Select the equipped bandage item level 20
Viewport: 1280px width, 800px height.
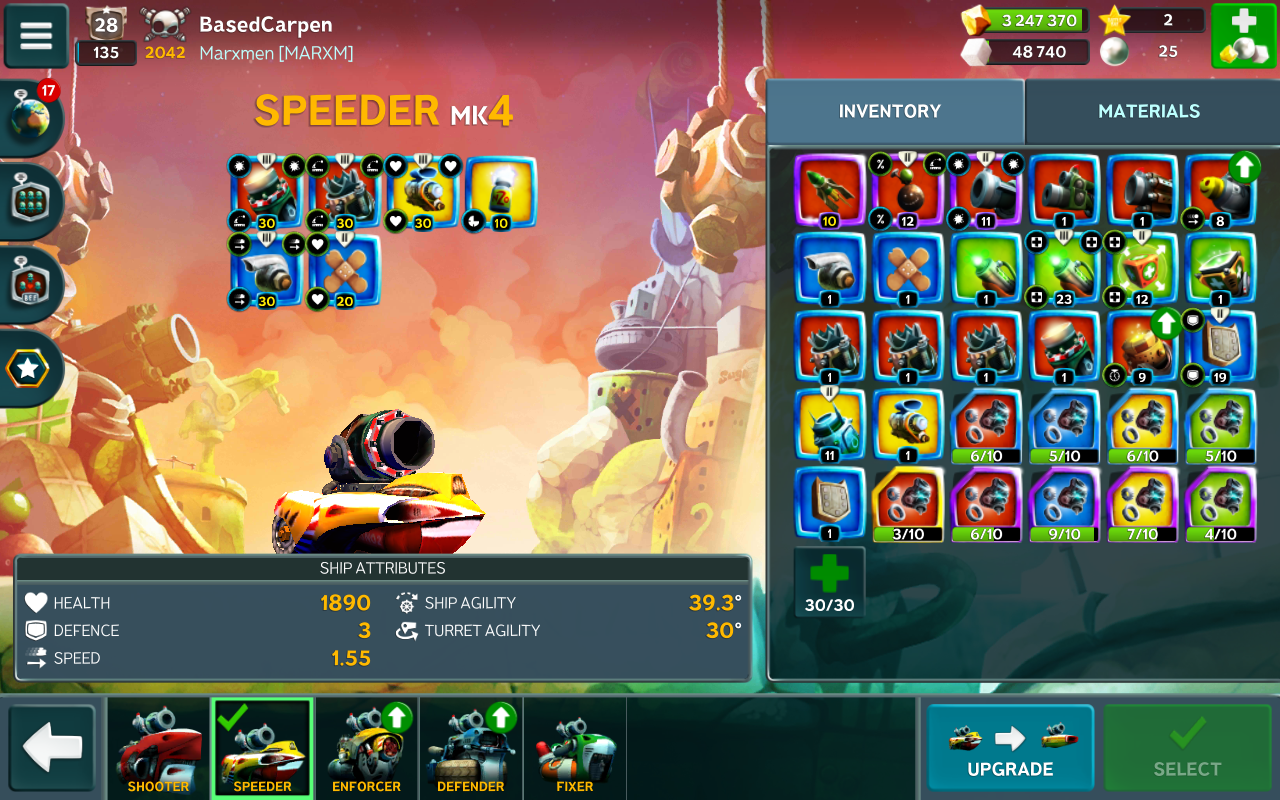tap(344, 270)
